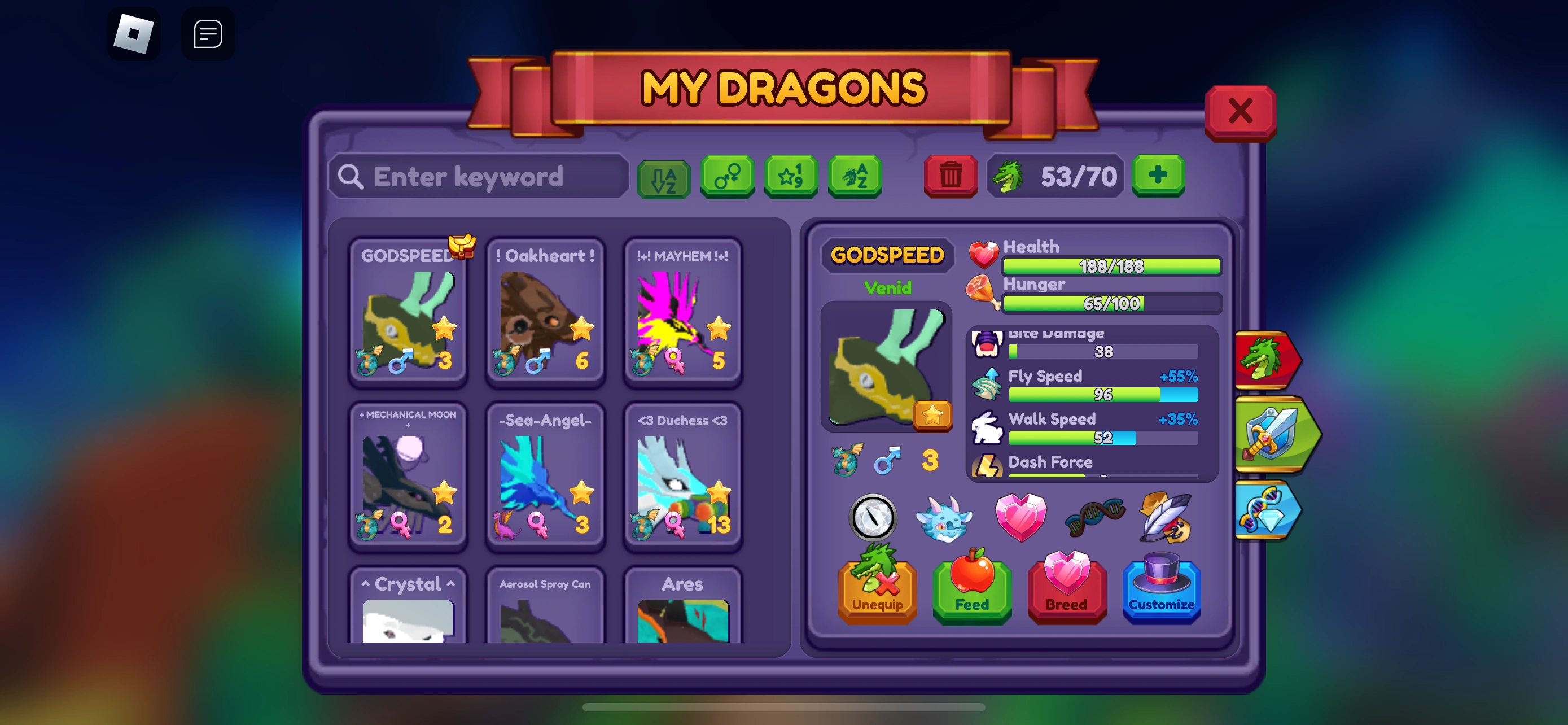
Task: Toggle favorite star on Oakheart dragon
Action: click(x=582, y=328)
